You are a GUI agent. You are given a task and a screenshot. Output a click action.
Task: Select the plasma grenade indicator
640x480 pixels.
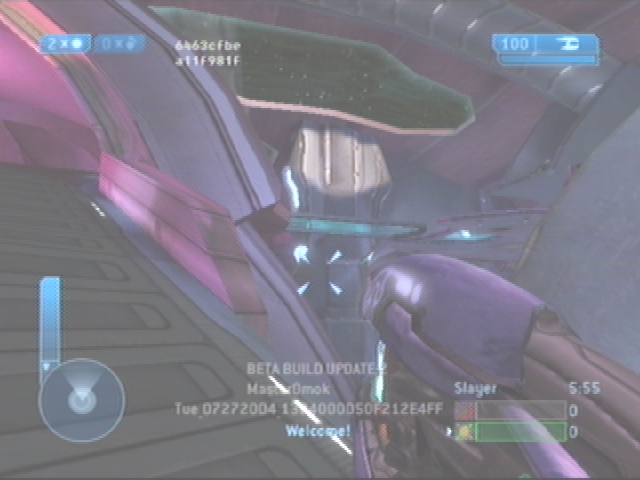point(121,43)
